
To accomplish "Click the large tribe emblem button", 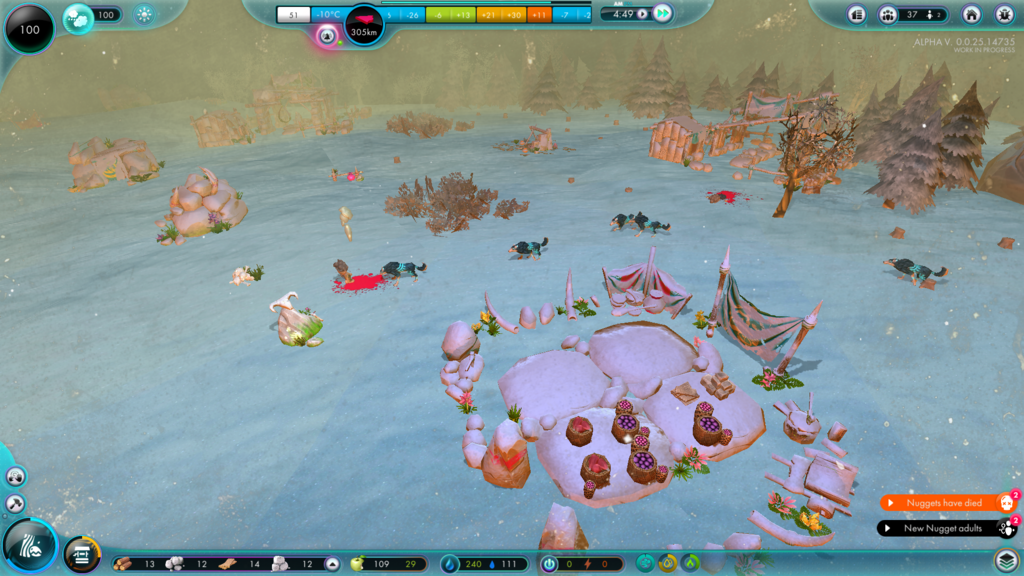I will tap(29, 545).
